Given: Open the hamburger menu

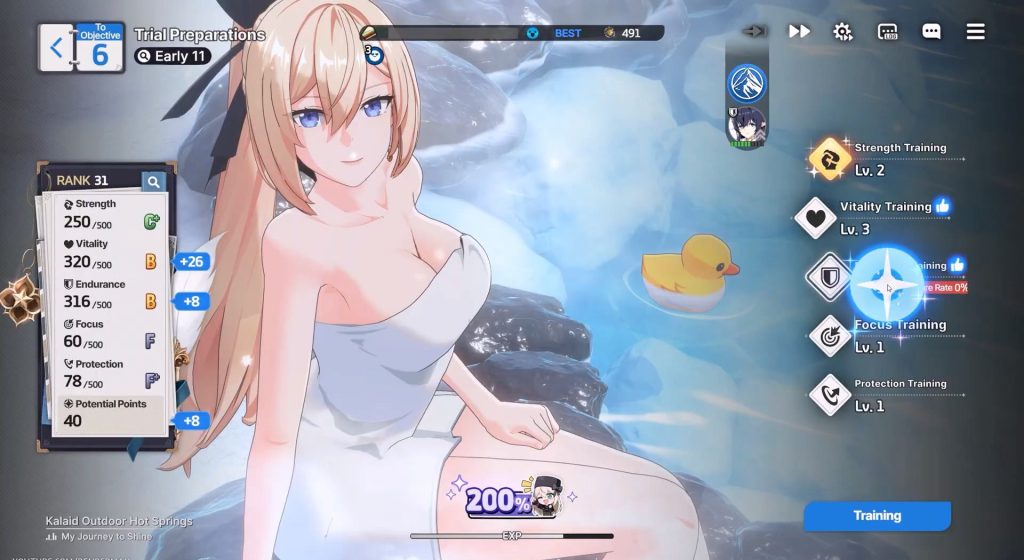Looking at the screenshot, I should (x=975, y=31).
